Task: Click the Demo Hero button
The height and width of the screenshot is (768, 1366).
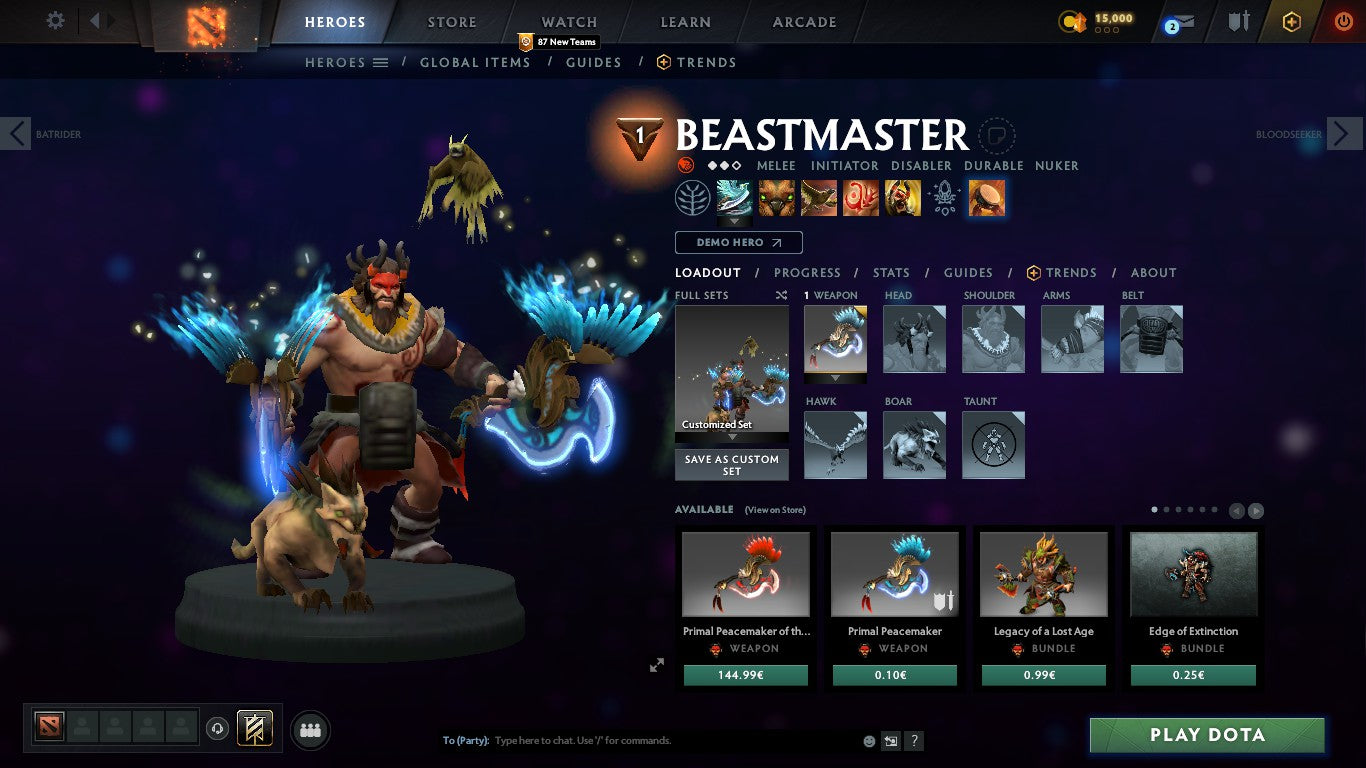Action: (738, 242)
